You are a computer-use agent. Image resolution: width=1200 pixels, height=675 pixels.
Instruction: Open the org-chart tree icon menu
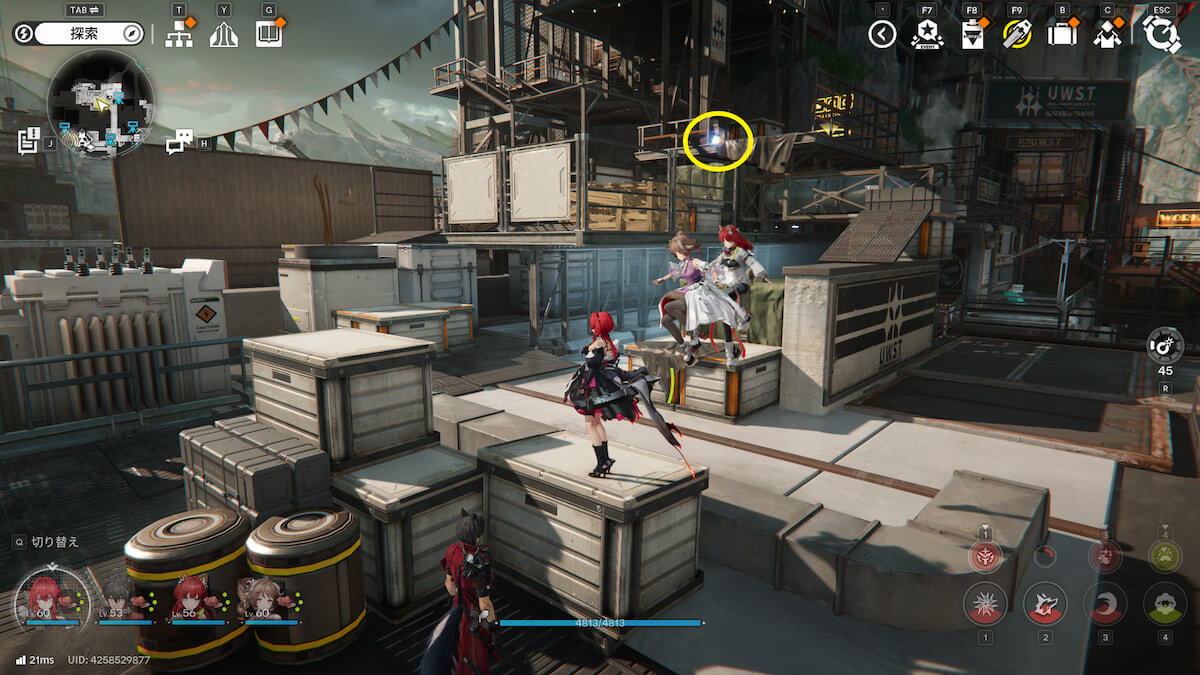[x=179, y=34]
